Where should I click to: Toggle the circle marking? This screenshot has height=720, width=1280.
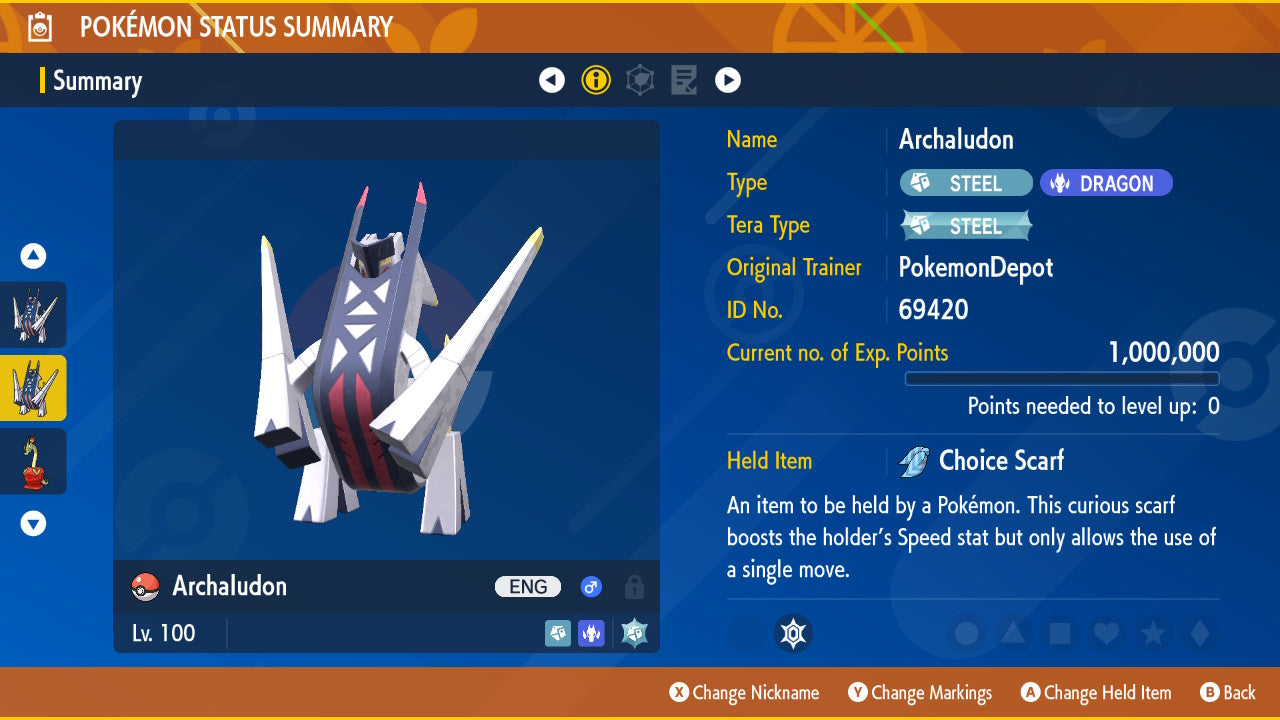(967, 633)
